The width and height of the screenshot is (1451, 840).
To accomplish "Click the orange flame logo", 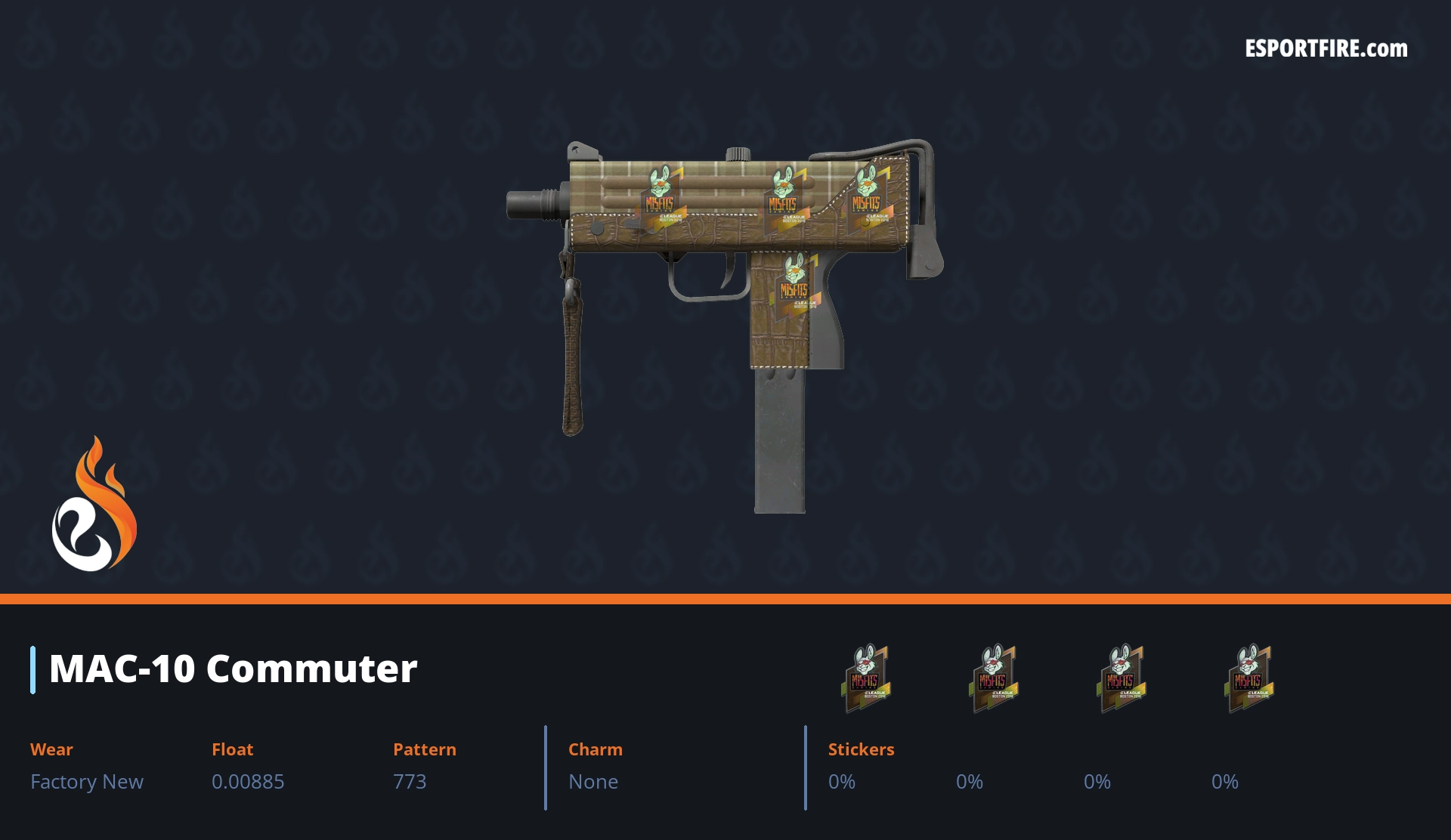I will tap(94, 505).
